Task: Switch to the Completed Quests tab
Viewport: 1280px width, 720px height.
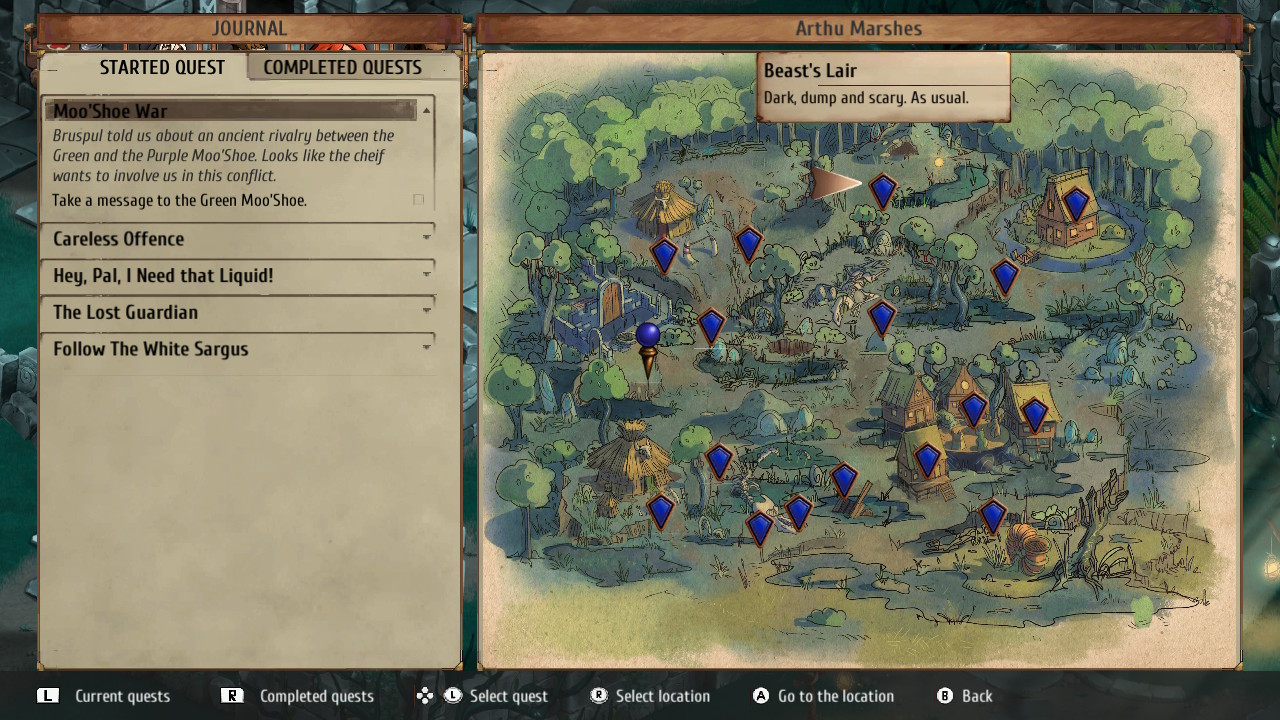Action: 342,68
